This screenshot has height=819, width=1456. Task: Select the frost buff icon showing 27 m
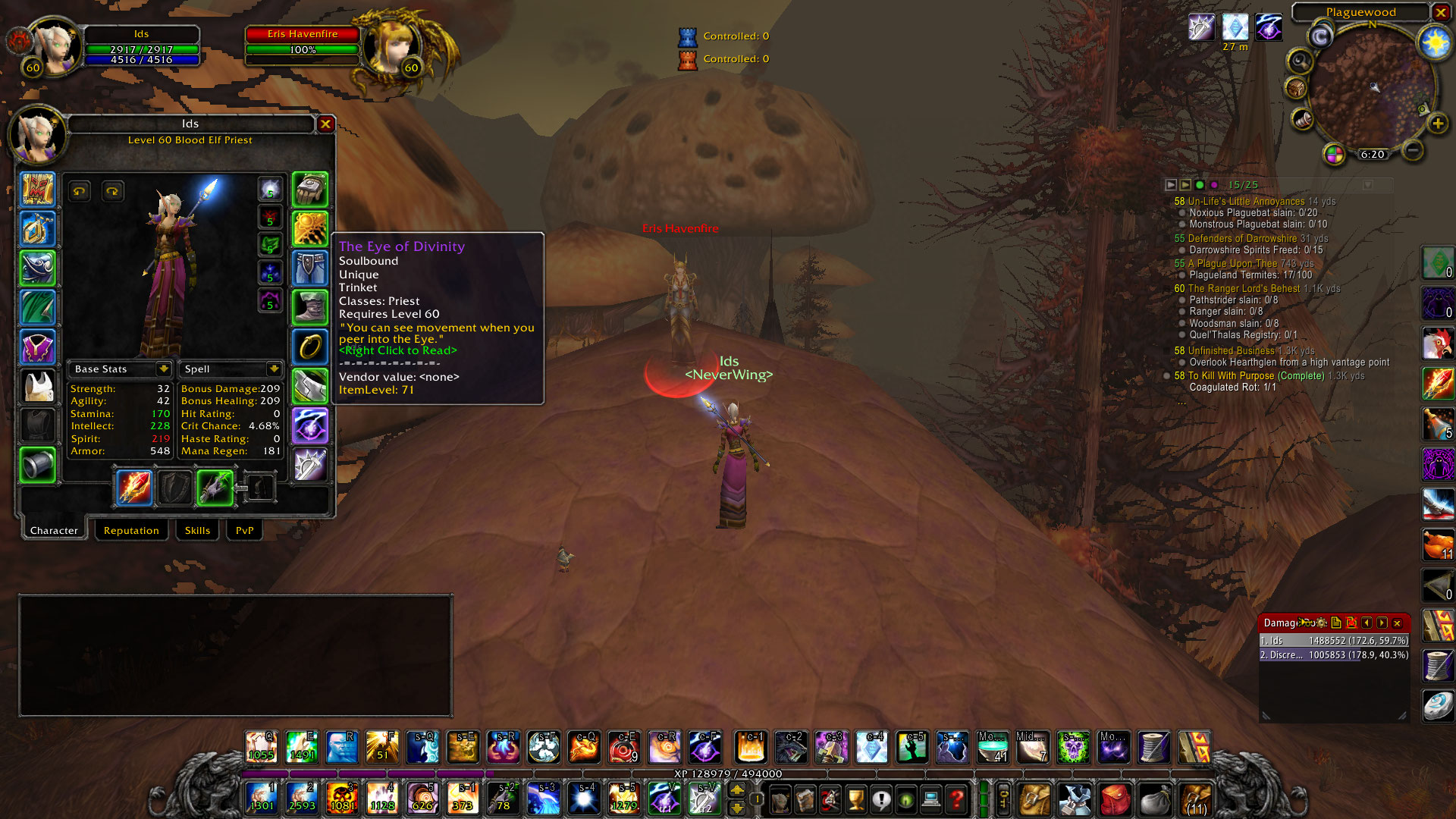[x=1235, y=27]
